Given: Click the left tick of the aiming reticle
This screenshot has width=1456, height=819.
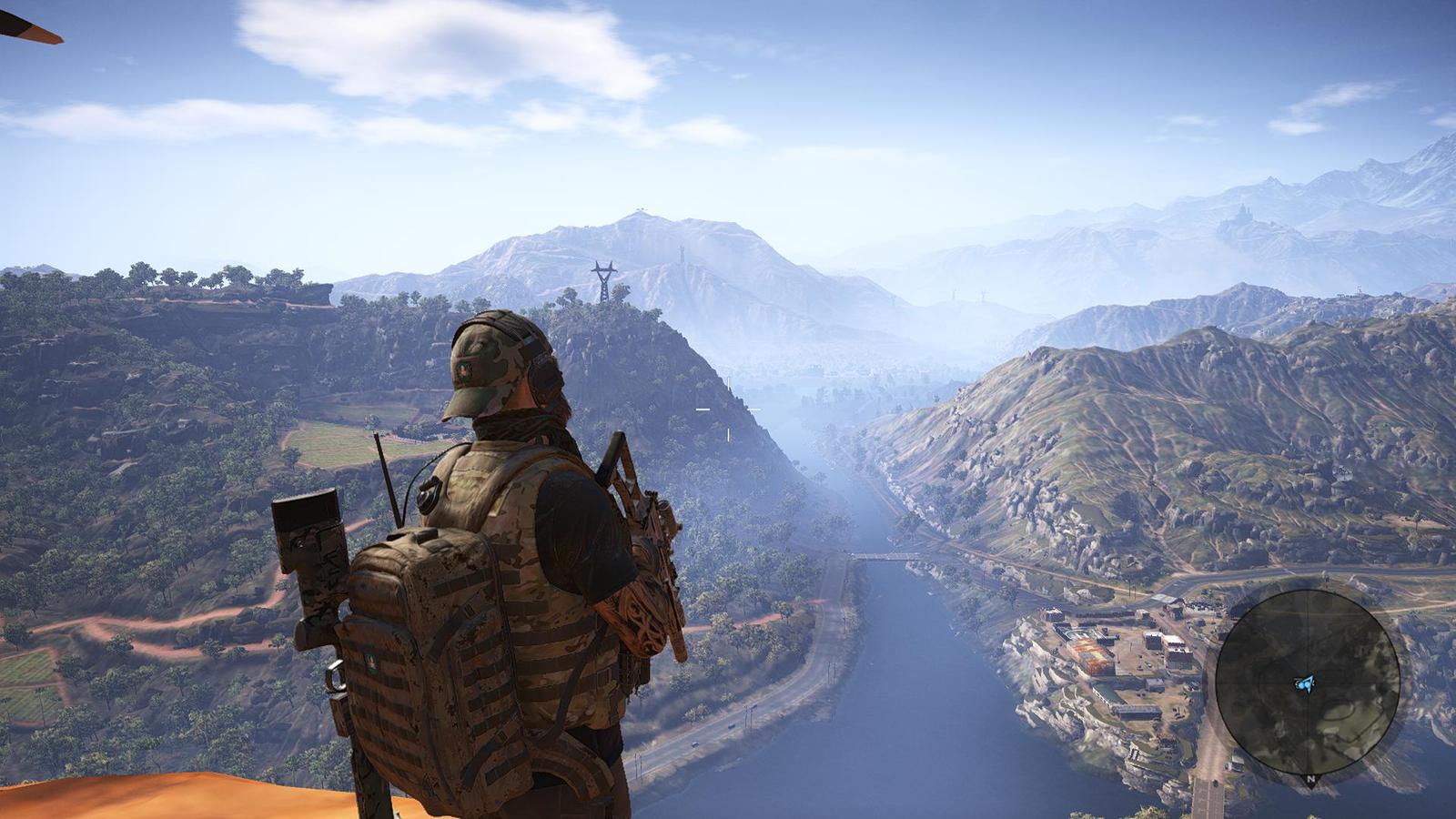Looking at the screenshot, I should (703, 409).
